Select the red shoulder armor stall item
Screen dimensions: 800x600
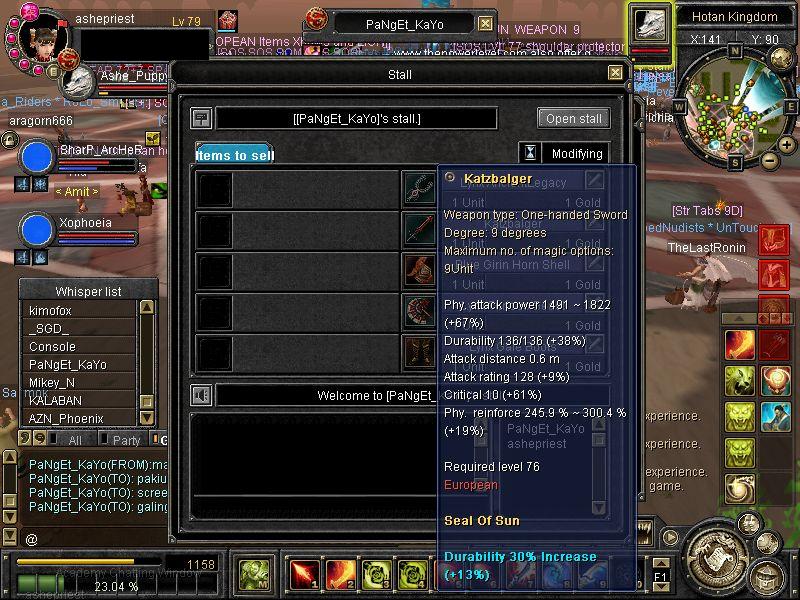(x=419, y=270)
